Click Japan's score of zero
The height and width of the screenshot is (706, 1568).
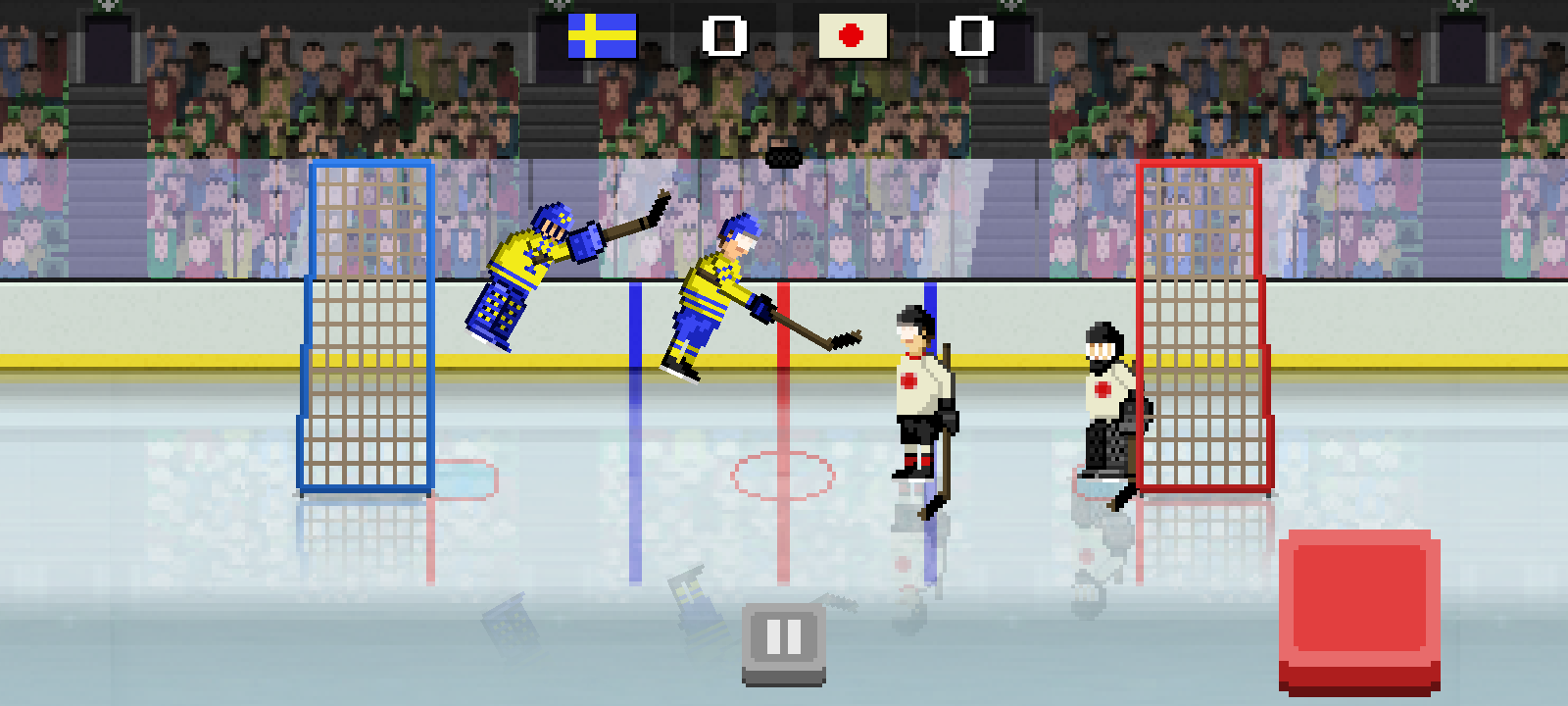(x=968, y=36)
